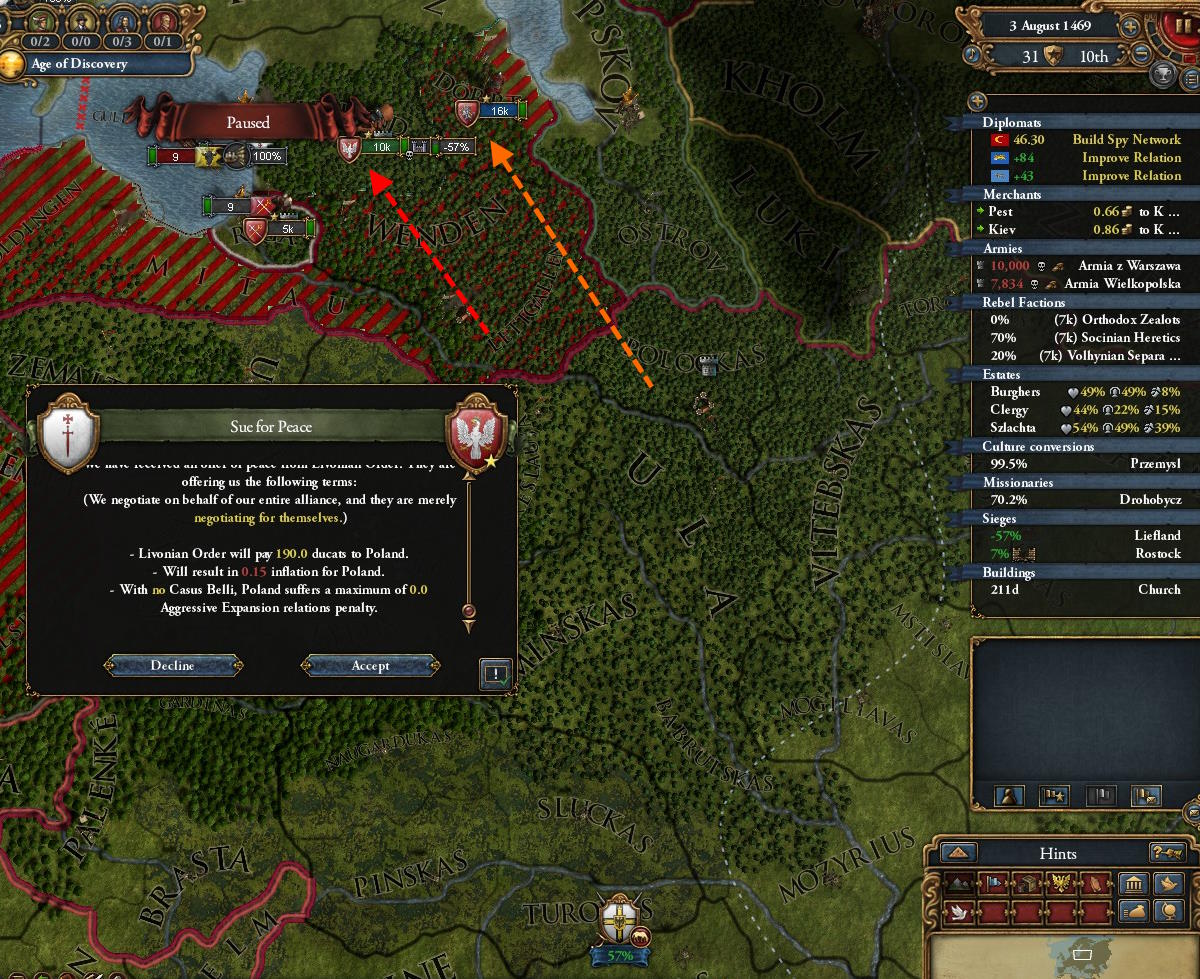Accept the Livonian Order peace offer
The height and width of the screenshot is (979, 1200).
click(370, 666)
